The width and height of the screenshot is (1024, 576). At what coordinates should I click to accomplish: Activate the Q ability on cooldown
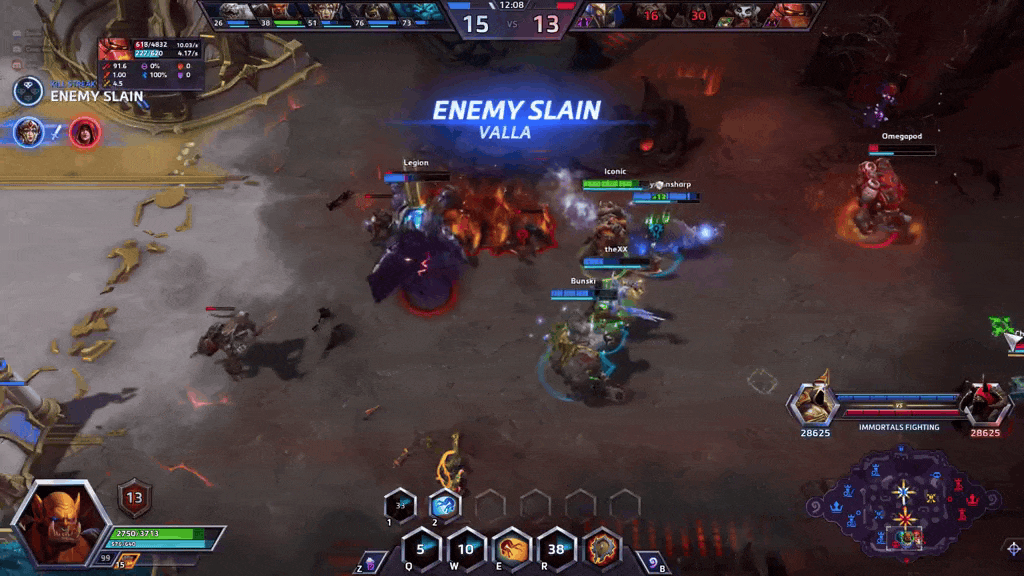click(421, 548)
